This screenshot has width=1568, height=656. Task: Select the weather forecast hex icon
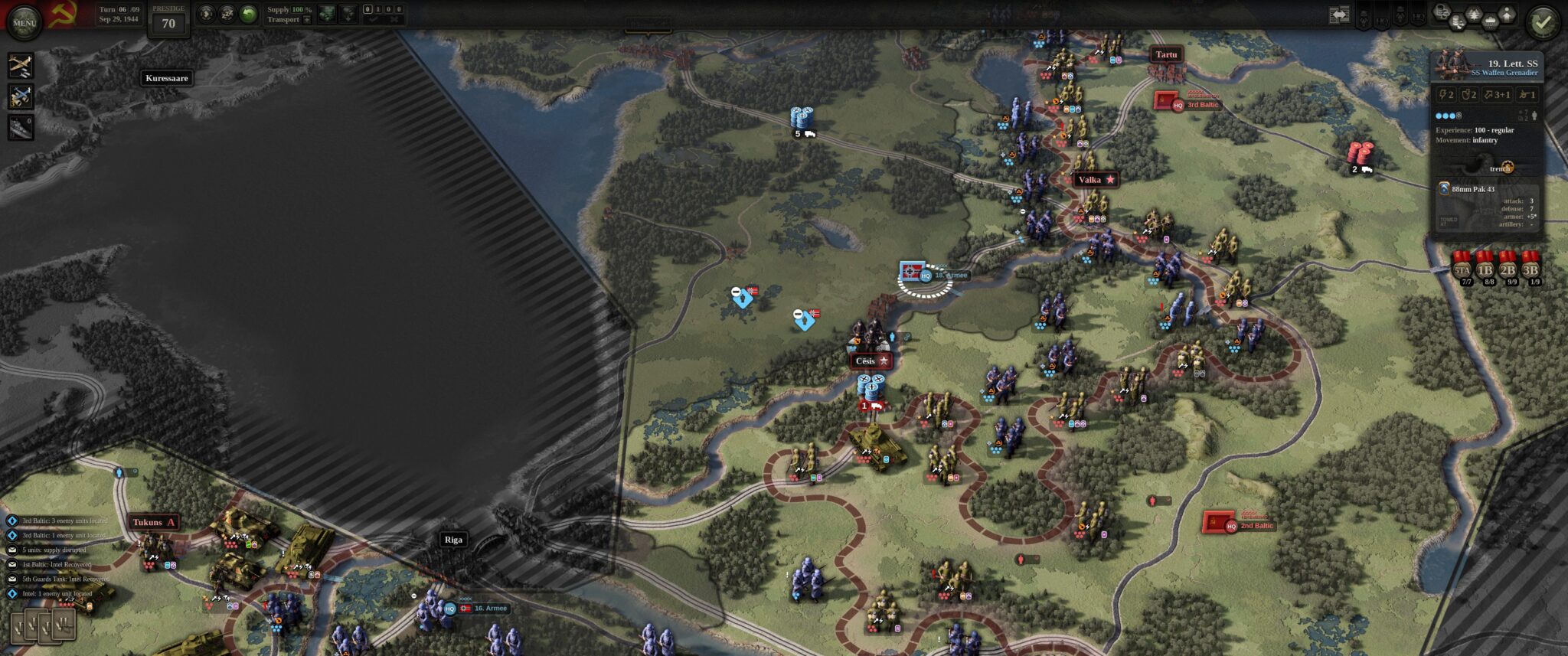tap(1490, 21)
